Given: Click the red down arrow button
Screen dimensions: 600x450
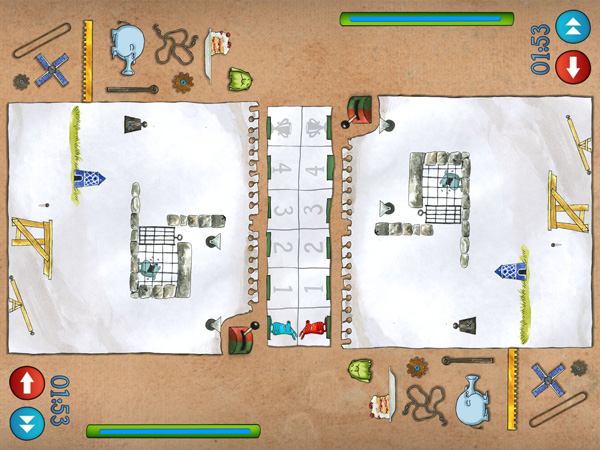Looking at the screenshot, I should (573, 66).
